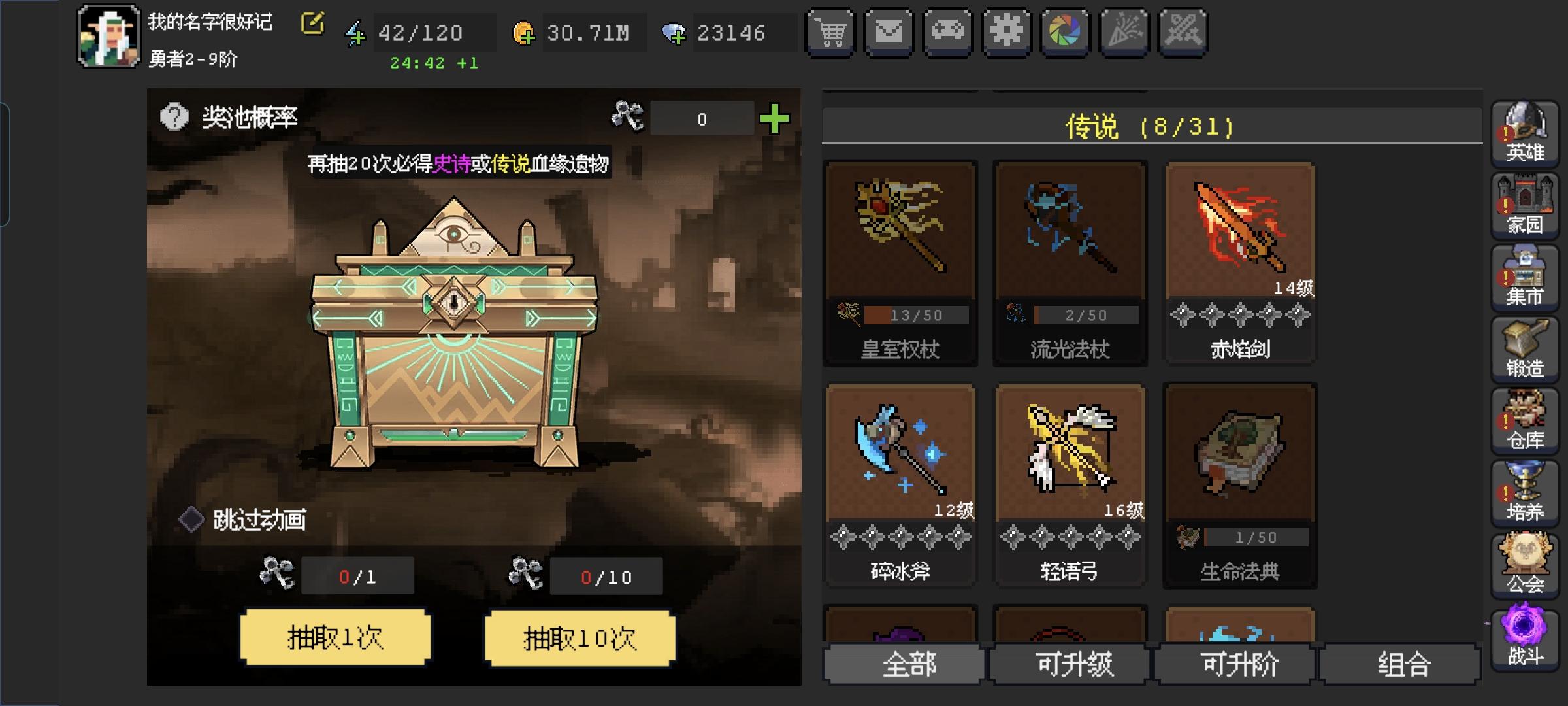Screen dimensions: 1568x706
Task: Click the crossed swords battle icon
Action: pyautogui.click(x=1183, y=31)
